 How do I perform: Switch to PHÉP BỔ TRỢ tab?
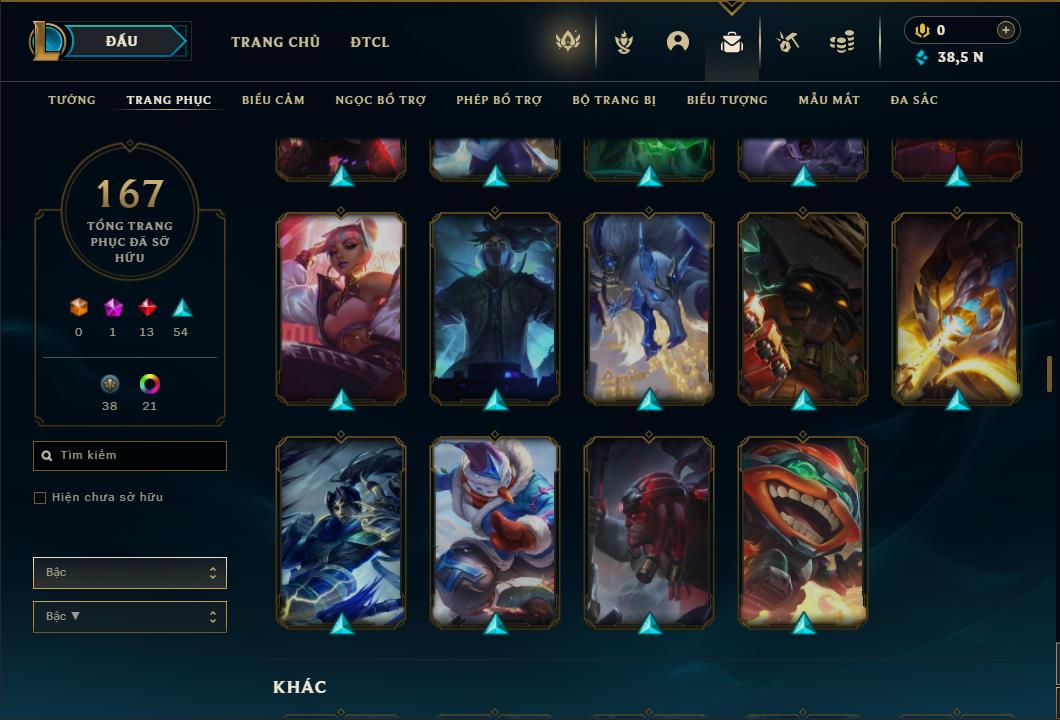(x=499, y=100)
